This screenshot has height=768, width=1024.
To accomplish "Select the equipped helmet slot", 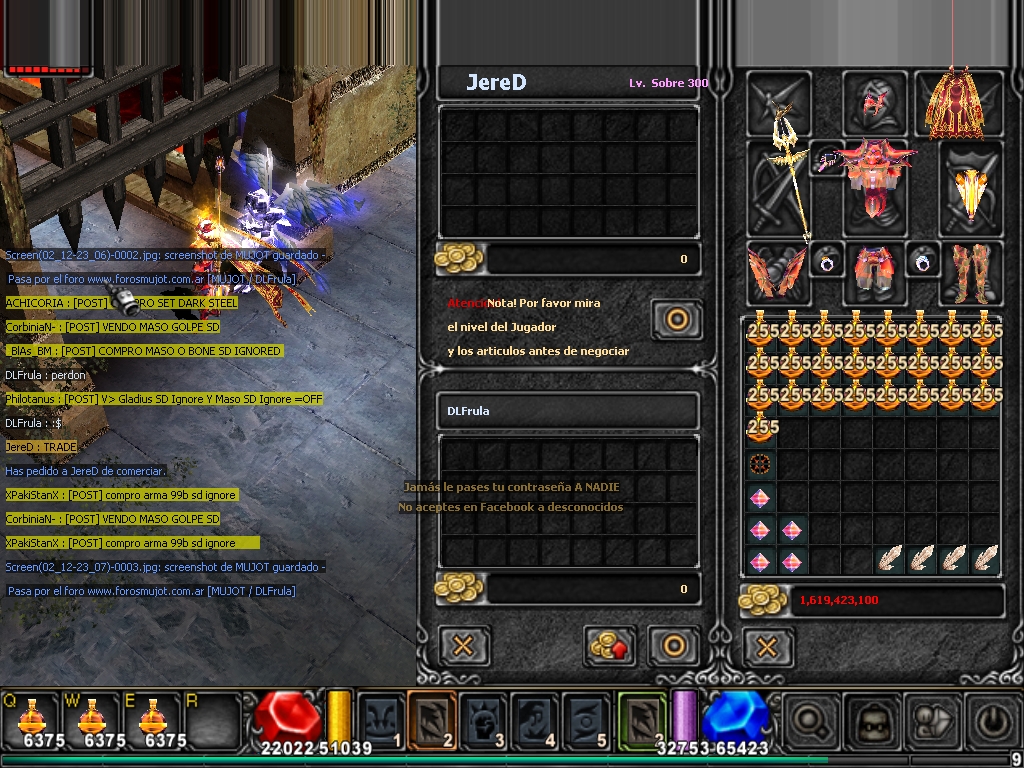I will [x=874, y=102].
